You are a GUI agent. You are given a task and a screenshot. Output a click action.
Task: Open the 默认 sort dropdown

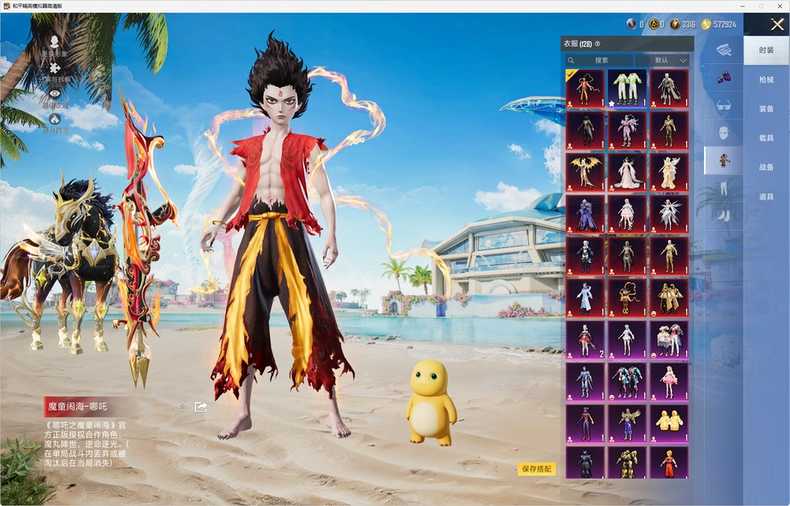coord(669,60)
